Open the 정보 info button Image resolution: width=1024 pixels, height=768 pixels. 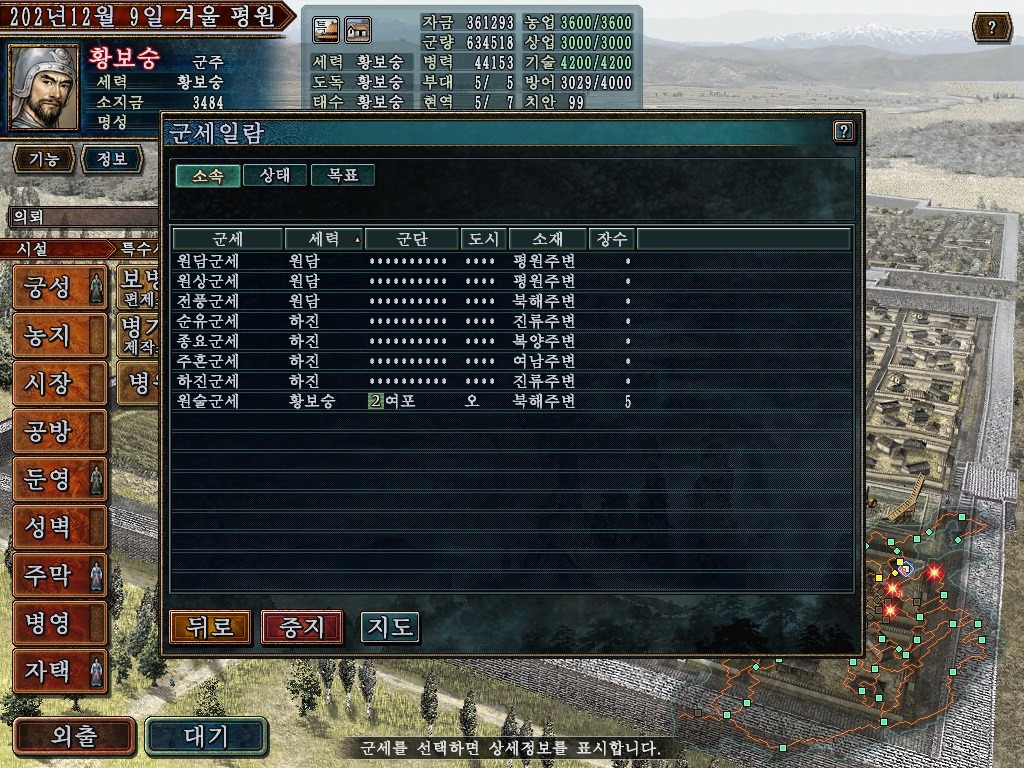pyautogui.click(x=111, y=159)
